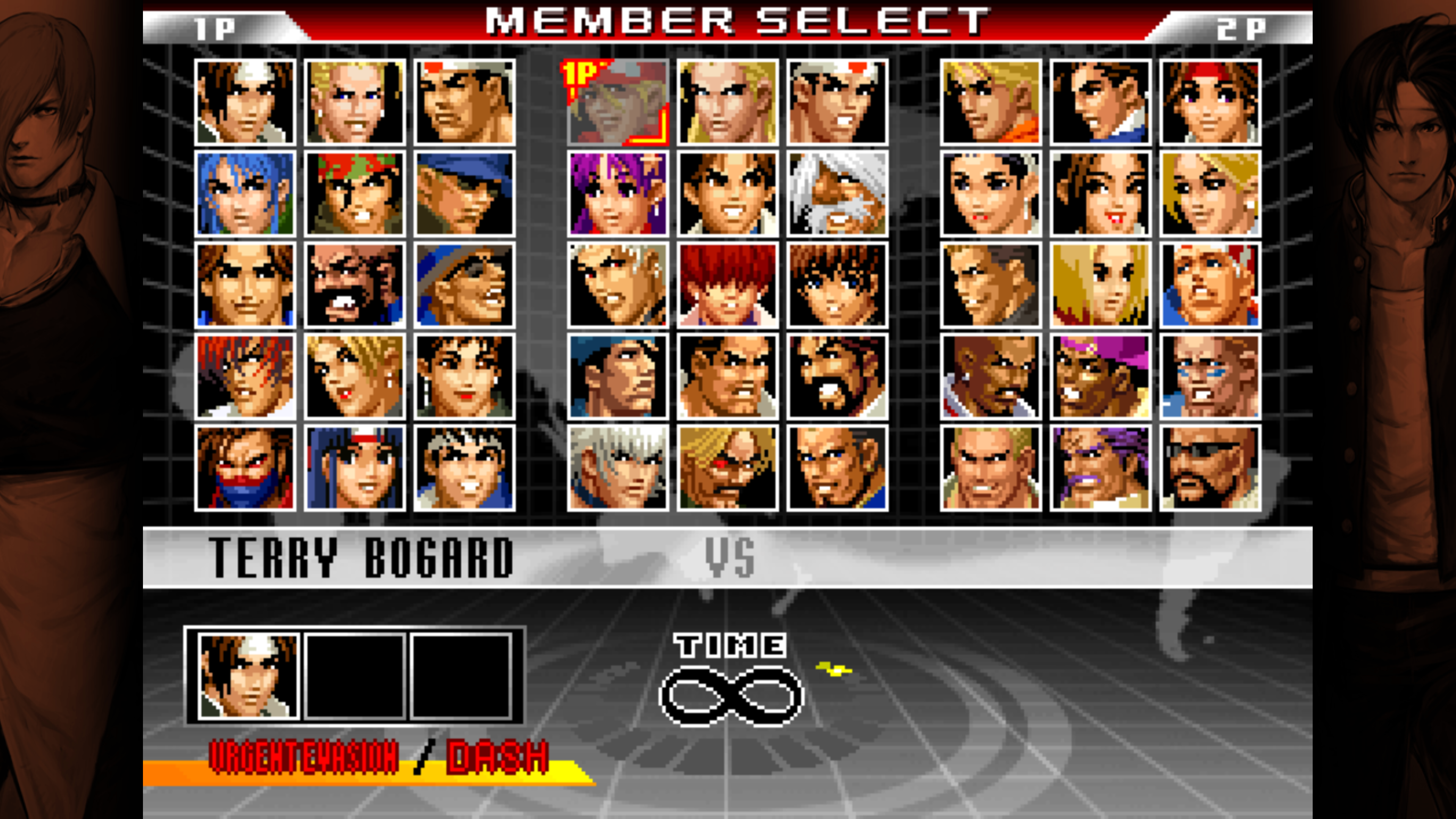This screenshot has width=1456, height=819.
Task: Pick Mai Shiranui's portrait
Action: [x=1100, y=194]
